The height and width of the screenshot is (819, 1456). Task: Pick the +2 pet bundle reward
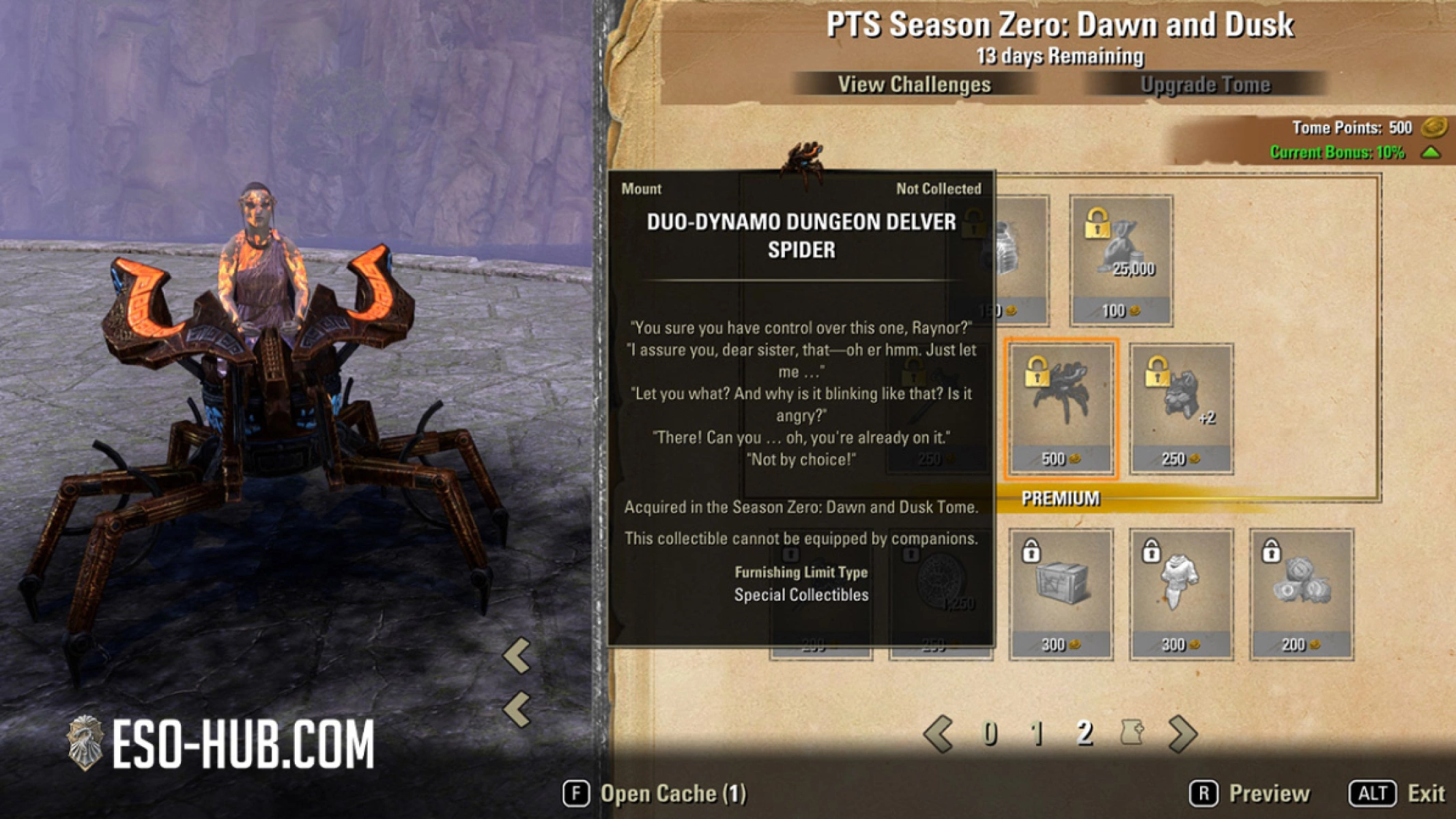tap(1180, 403)
